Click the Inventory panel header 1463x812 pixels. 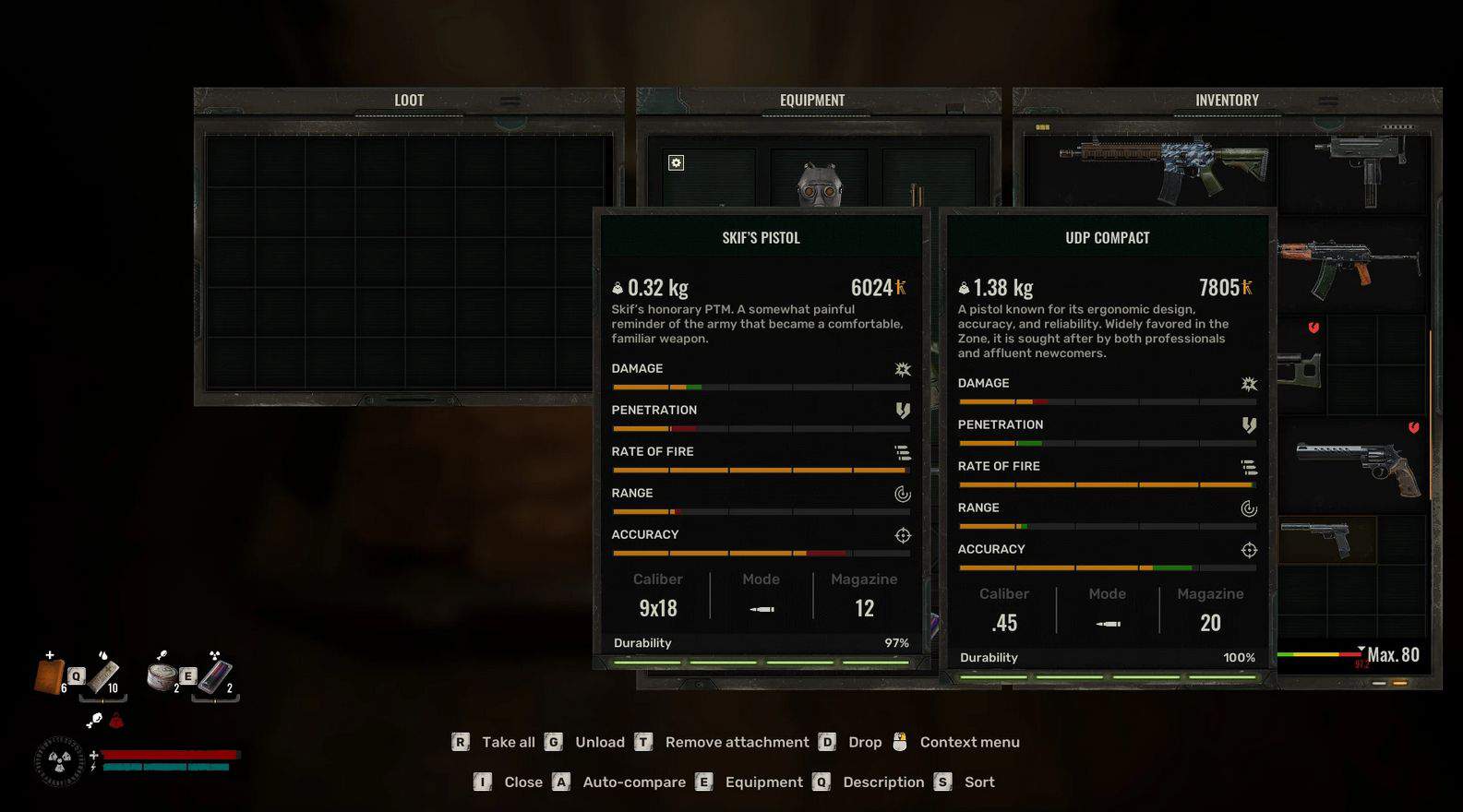tap(1227, 101)
